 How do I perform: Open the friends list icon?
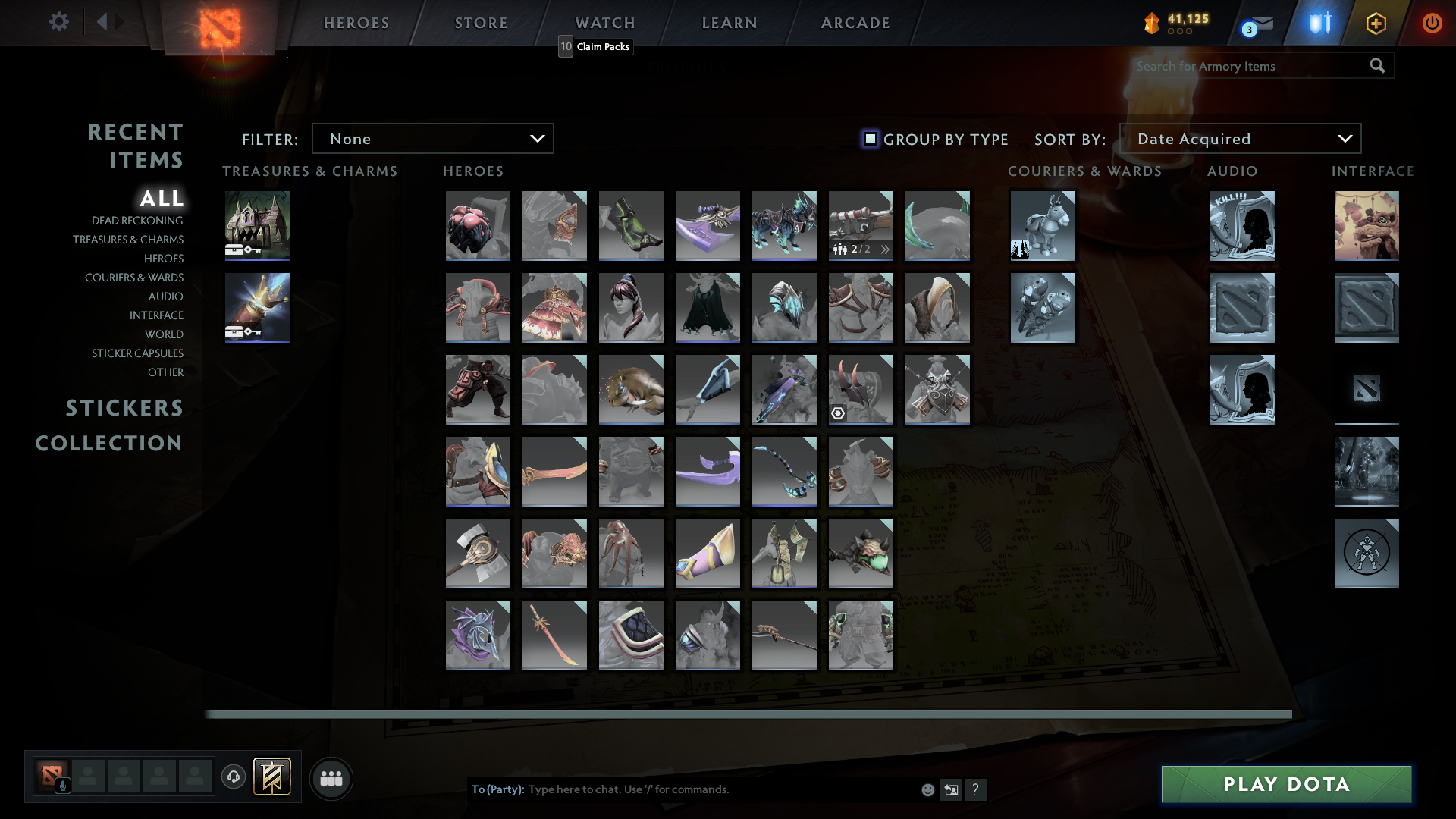click(331, 778)
